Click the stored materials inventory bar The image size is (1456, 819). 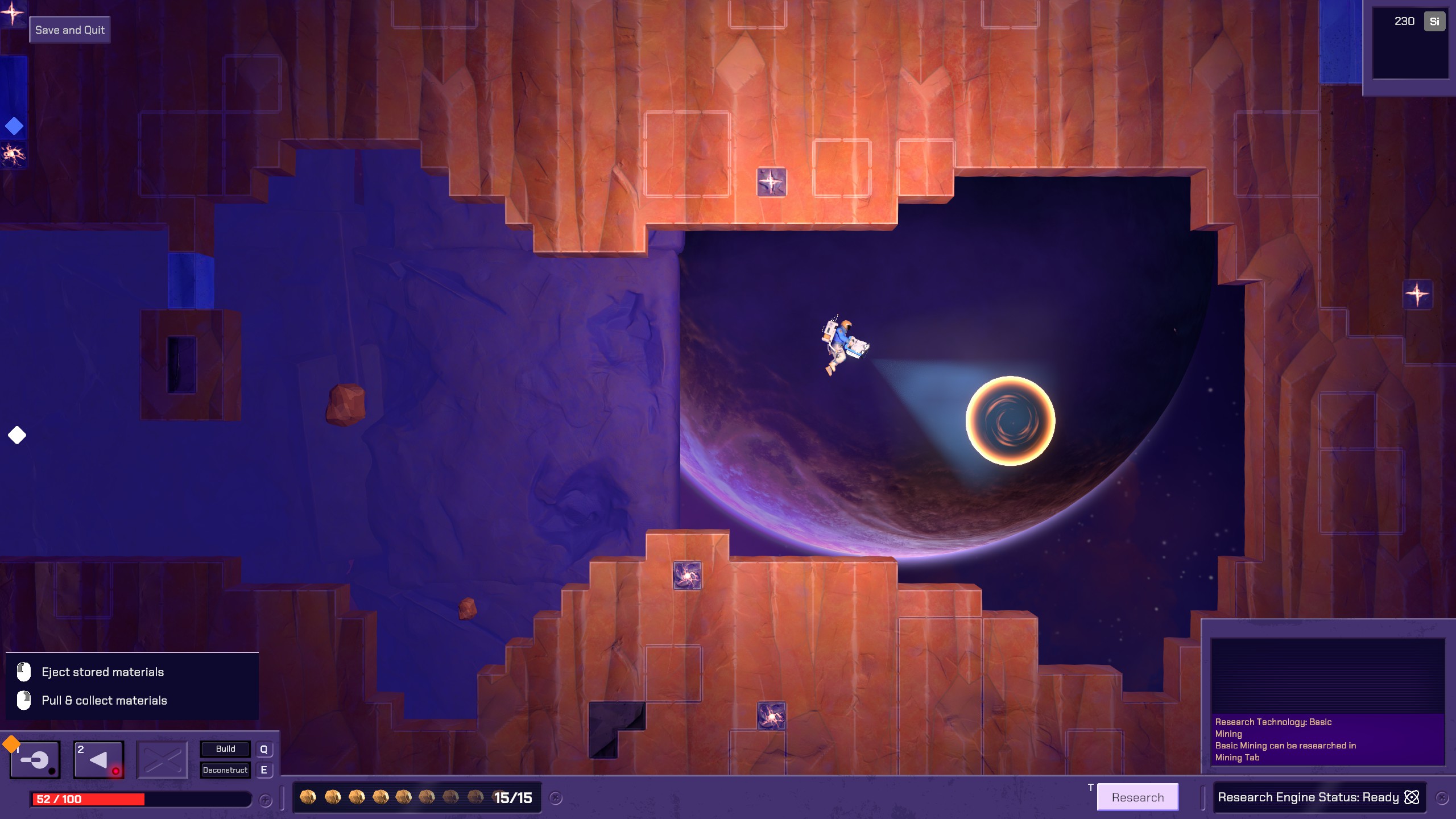click(416, 798)
